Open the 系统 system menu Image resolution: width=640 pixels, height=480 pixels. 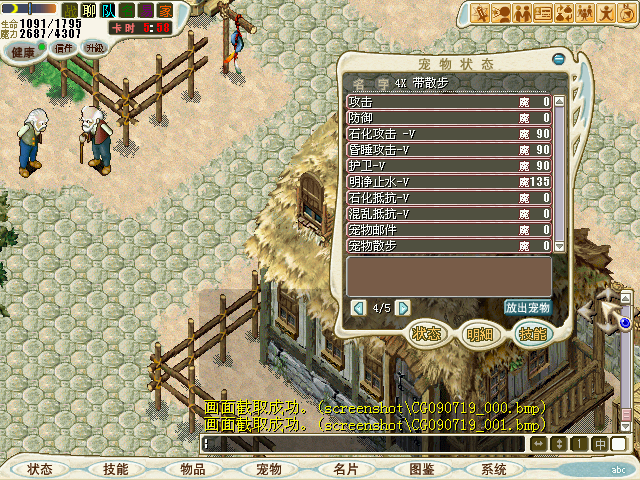click(493, 469)
